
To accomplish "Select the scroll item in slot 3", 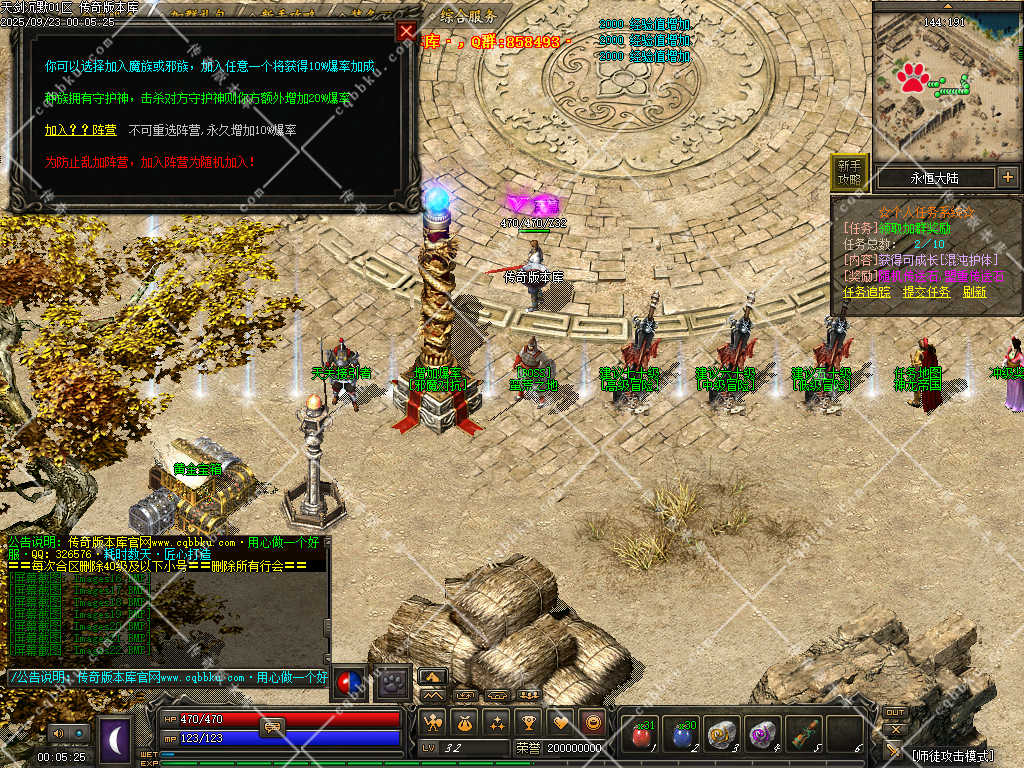I will click(x=722, y=735).
